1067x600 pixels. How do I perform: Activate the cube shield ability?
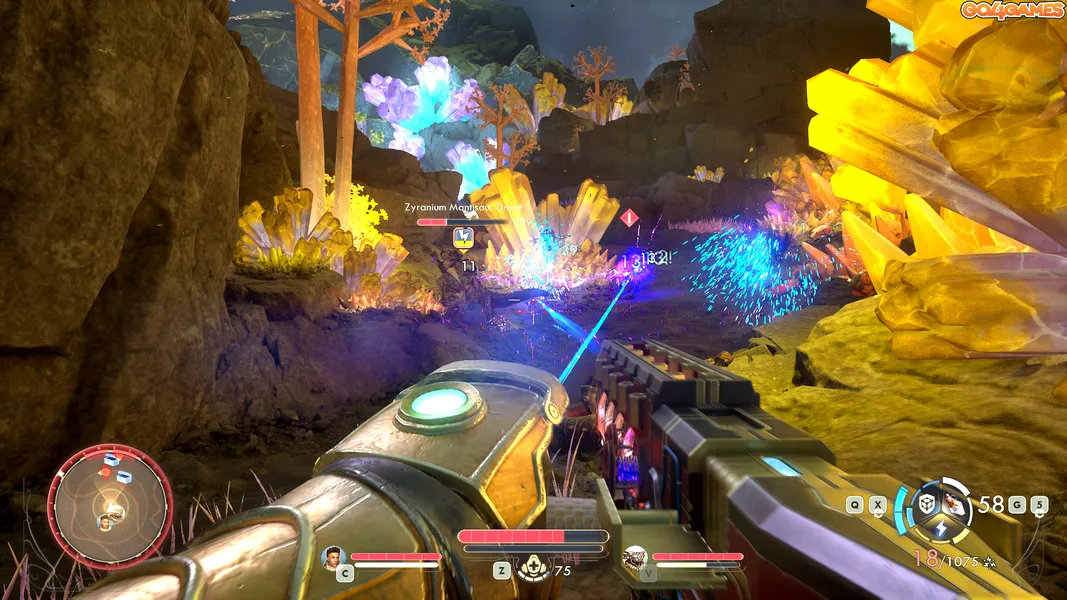(928, 503)
